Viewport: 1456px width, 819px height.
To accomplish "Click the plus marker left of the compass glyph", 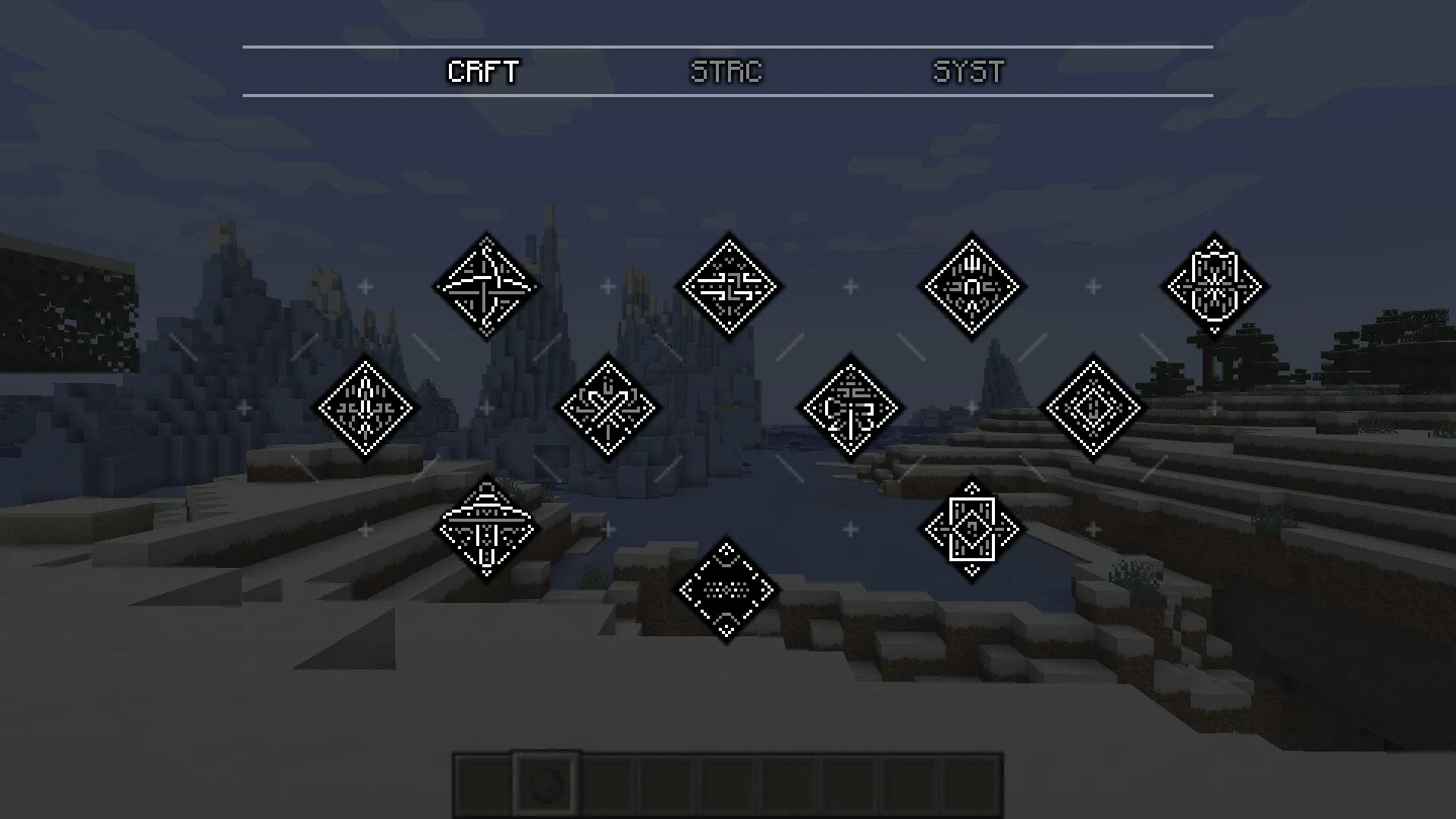I will [364, 286].
